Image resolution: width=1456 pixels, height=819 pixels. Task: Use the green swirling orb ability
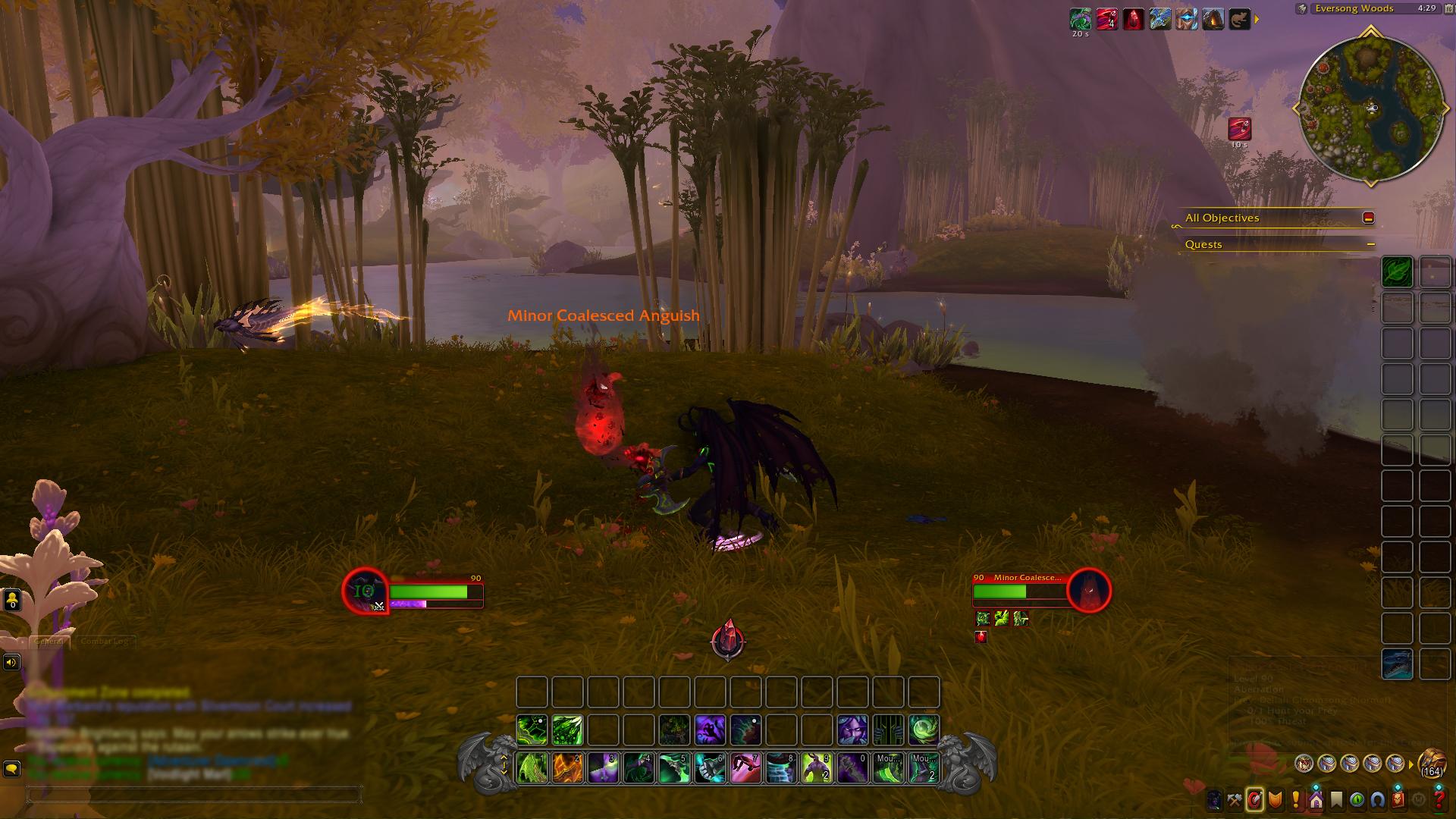[924, 730]
